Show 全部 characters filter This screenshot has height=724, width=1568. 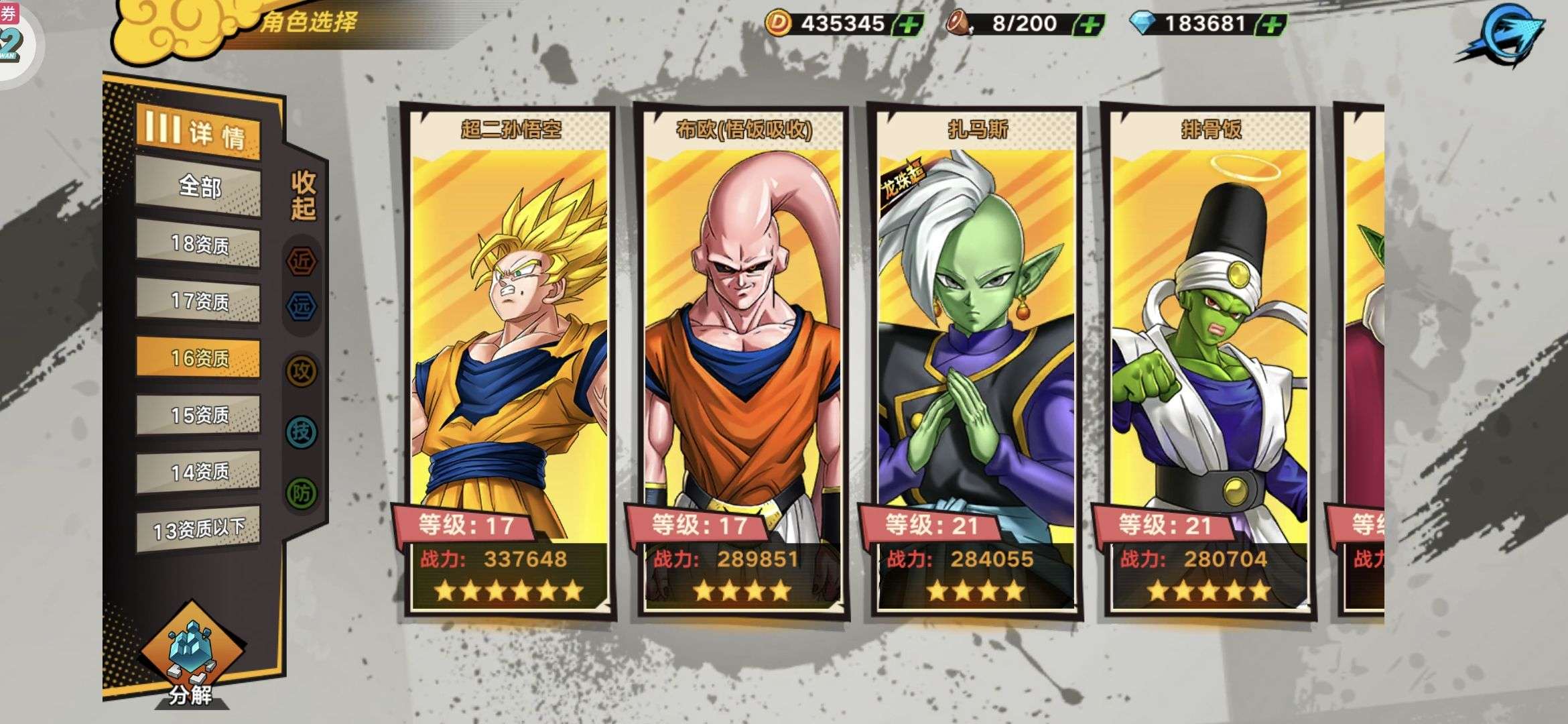[x=198, y=186]
